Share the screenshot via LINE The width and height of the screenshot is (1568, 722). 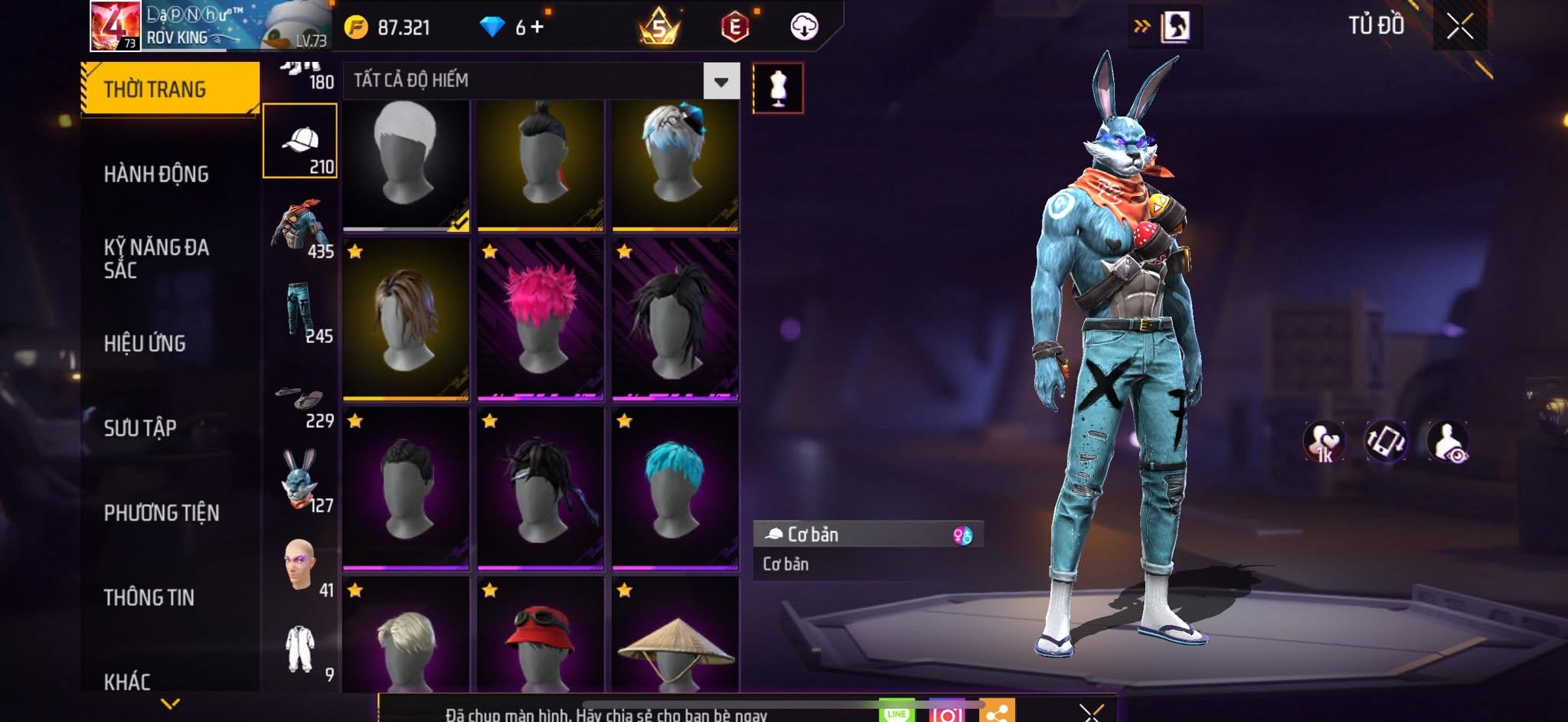[897, 712]
